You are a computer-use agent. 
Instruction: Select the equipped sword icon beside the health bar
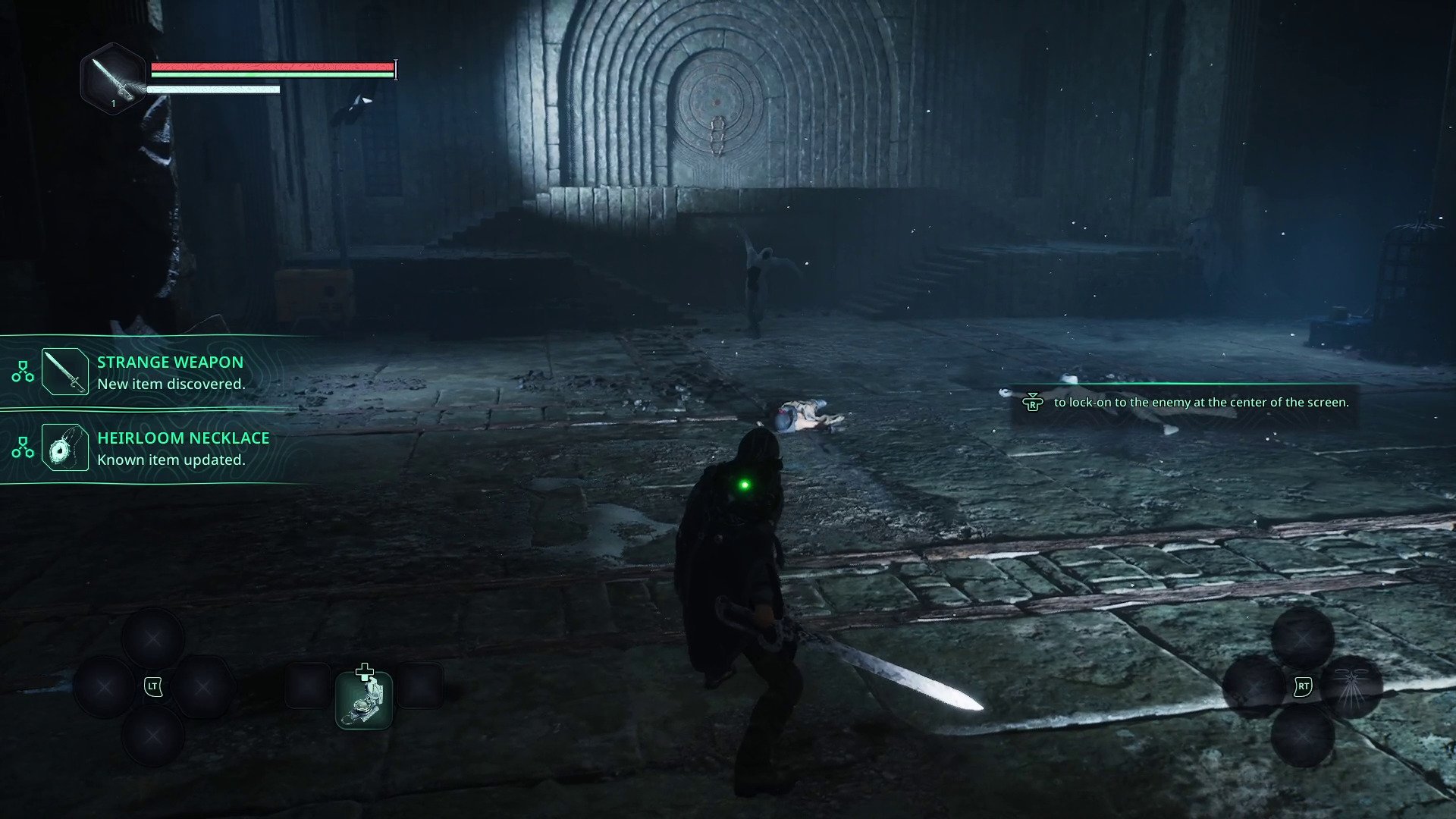112,79
